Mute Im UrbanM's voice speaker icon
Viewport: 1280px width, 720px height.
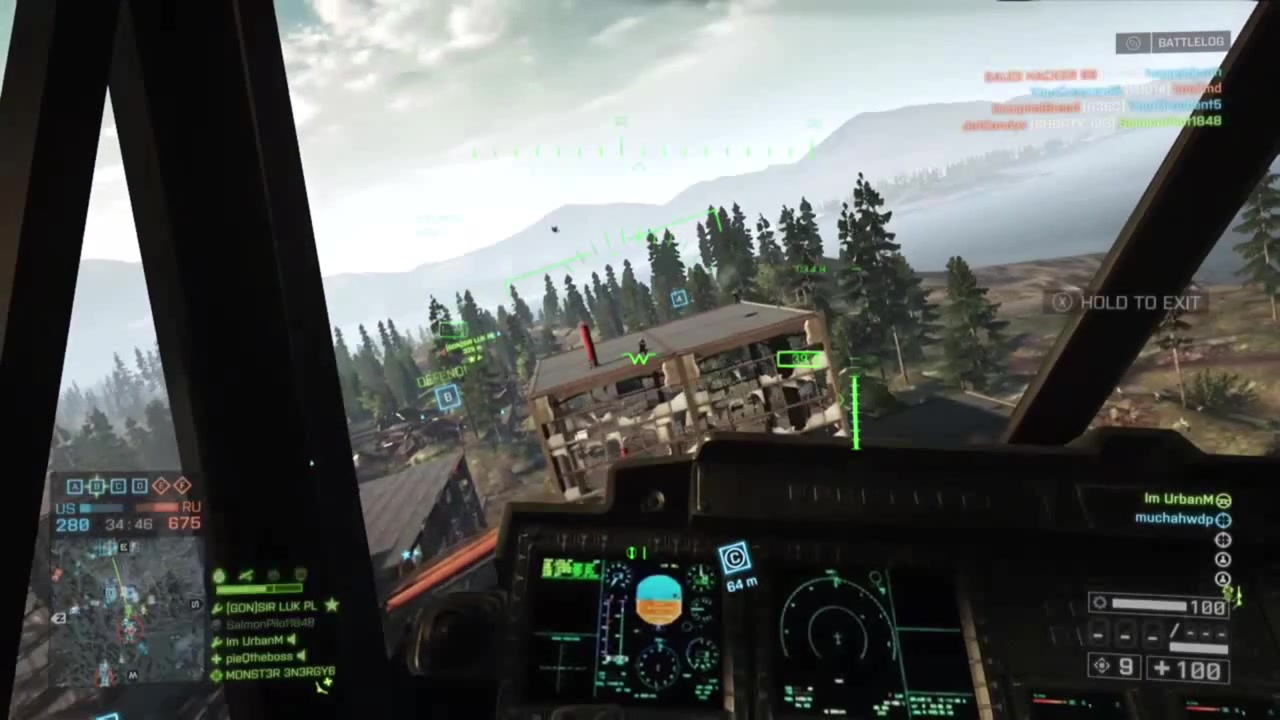click(x=291, y=640)
